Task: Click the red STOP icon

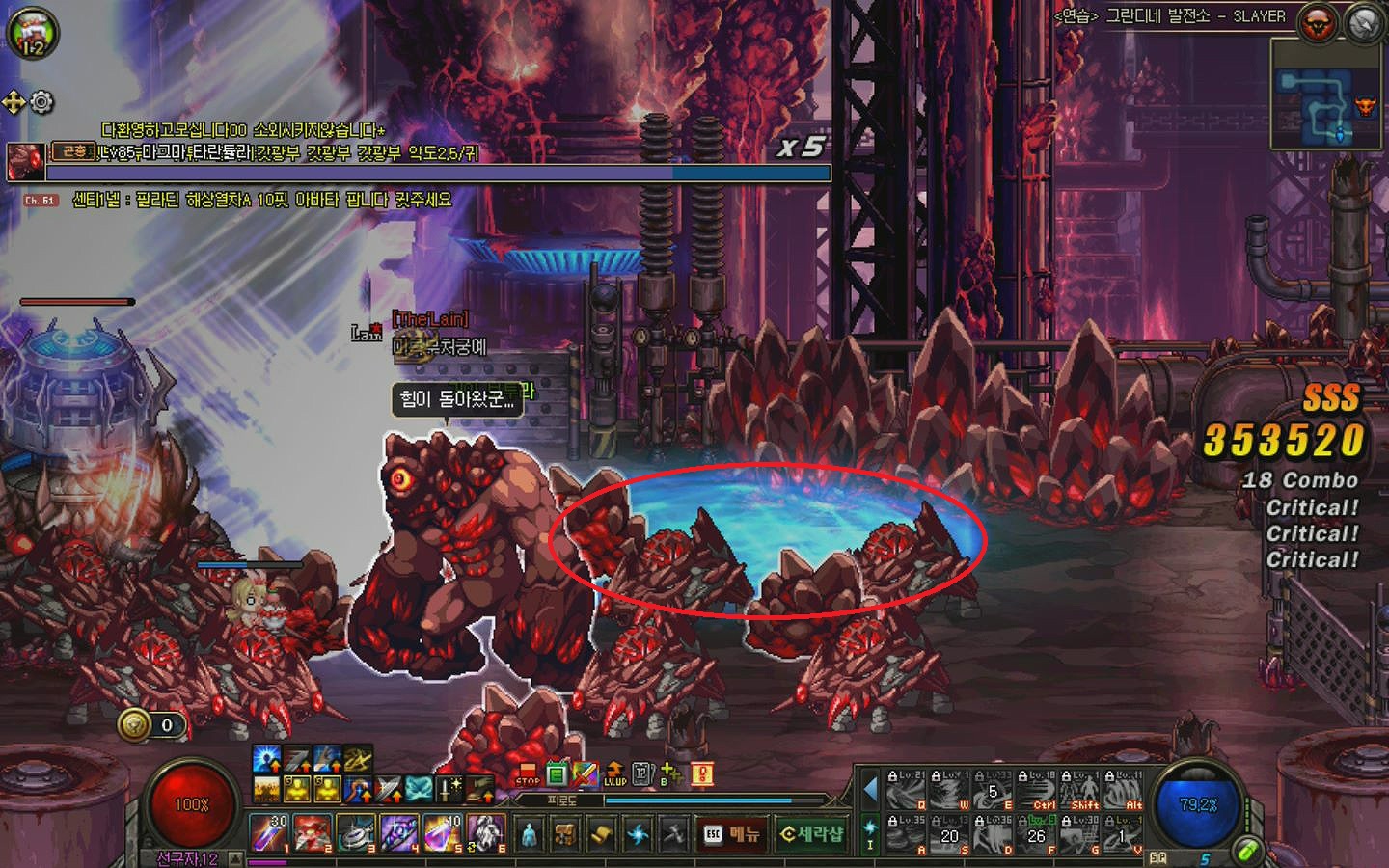Action: click(x=528, y=774)
